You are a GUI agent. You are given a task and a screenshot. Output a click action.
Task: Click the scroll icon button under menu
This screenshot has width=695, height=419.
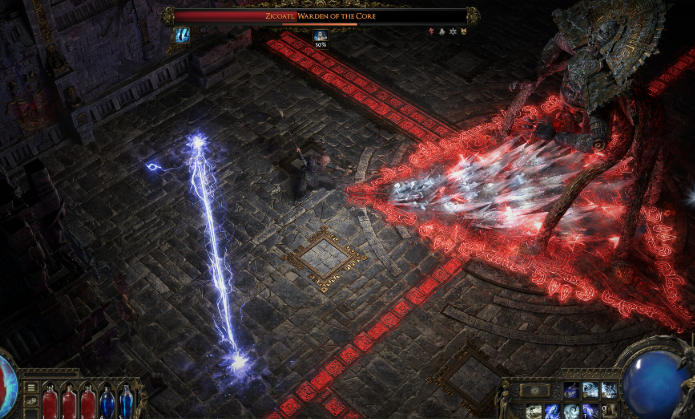[31, 402]
